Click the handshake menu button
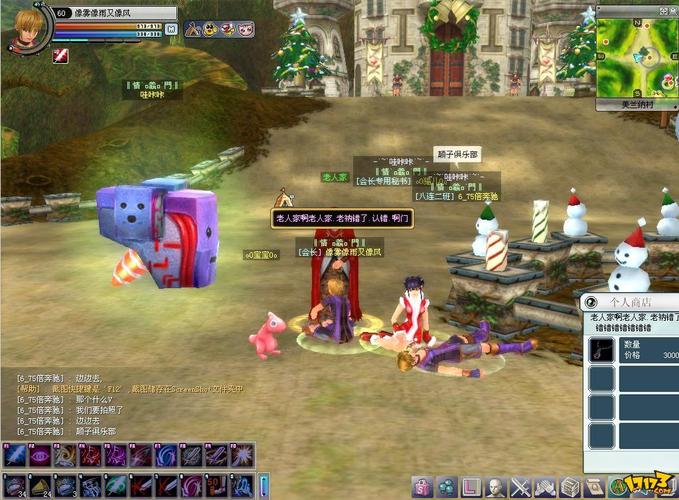 (x=544, y=487)
